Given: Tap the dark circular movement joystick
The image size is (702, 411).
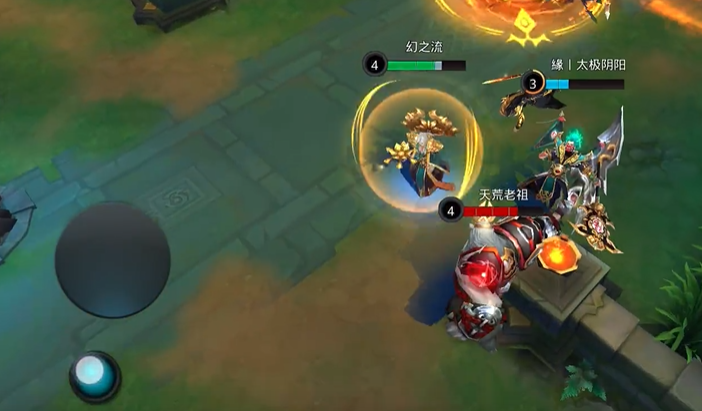Looking at the screenshot, I should 112,260.
